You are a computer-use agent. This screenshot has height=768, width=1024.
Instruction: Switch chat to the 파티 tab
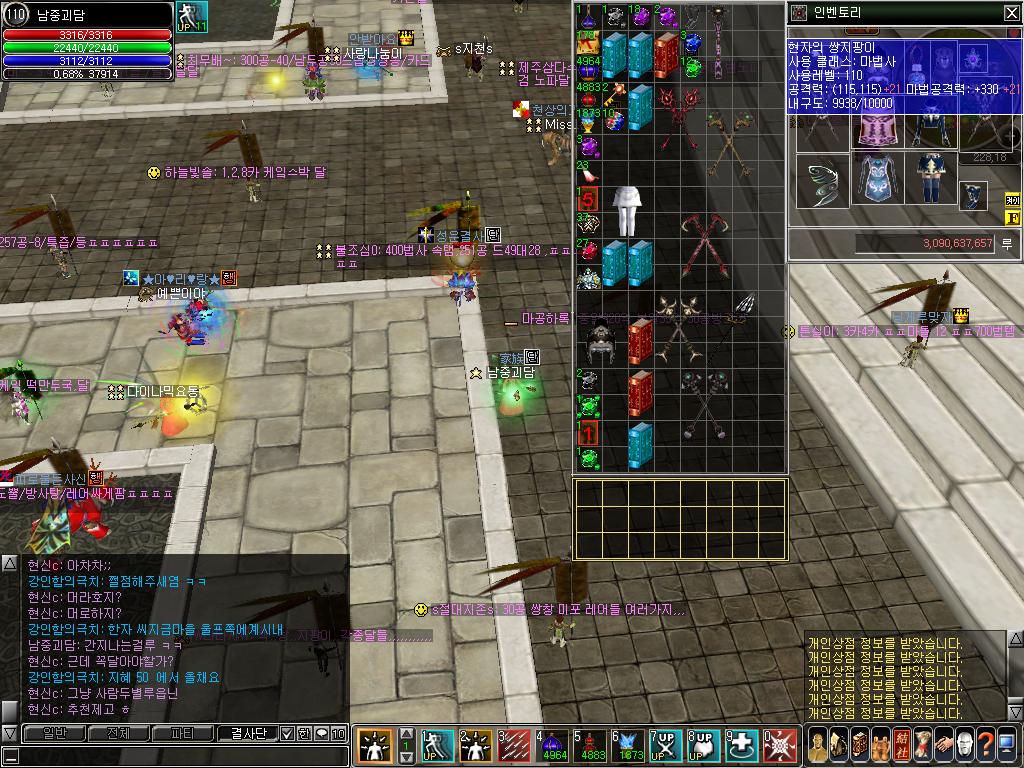(183, 733)
